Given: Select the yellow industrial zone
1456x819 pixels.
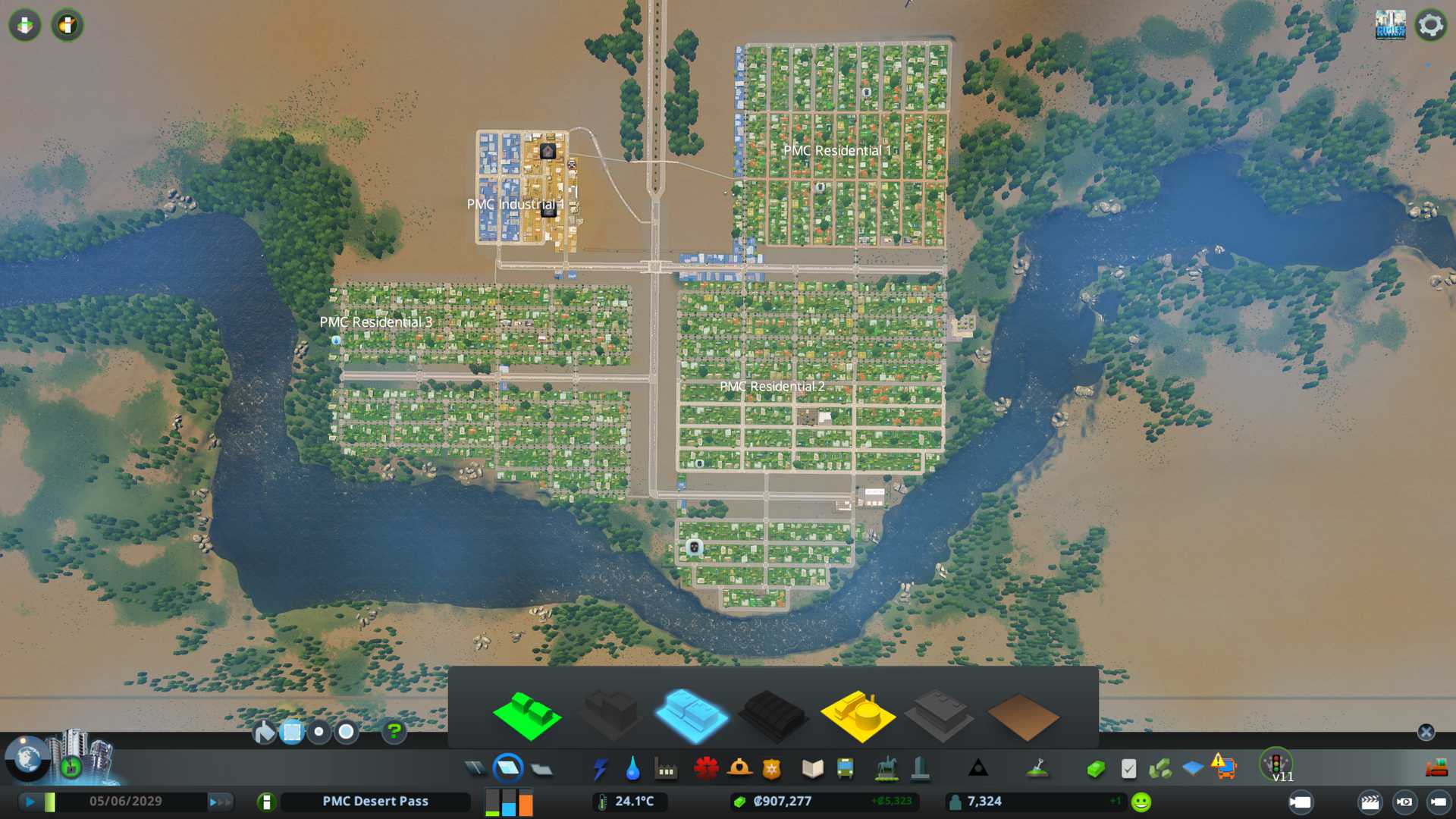Looking at the screenshot, I should click(857, 715).
